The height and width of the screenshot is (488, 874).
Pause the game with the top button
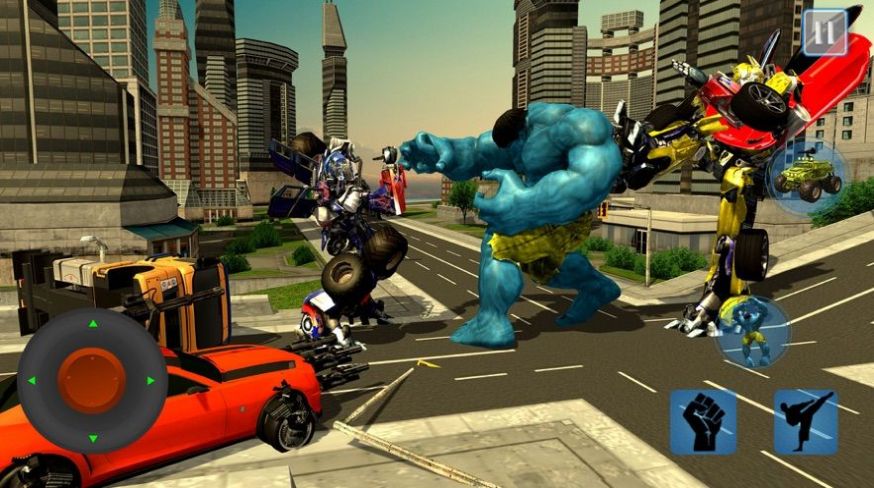tap(825, 32)
